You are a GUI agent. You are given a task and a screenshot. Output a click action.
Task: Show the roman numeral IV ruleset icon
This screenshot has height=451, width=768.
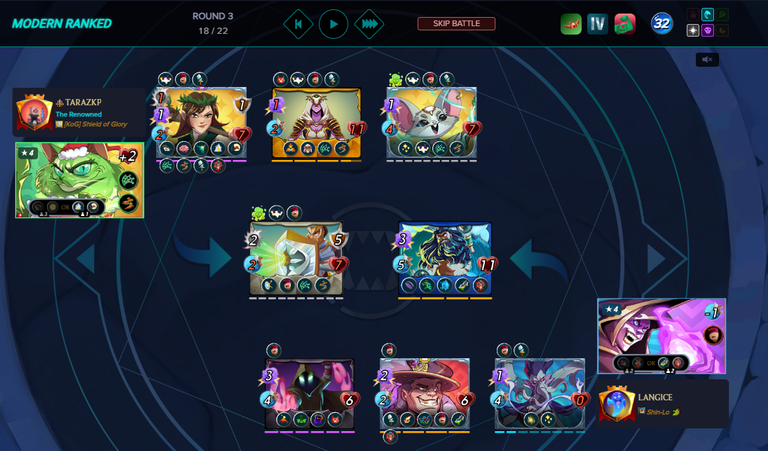[x=597, y=24]
